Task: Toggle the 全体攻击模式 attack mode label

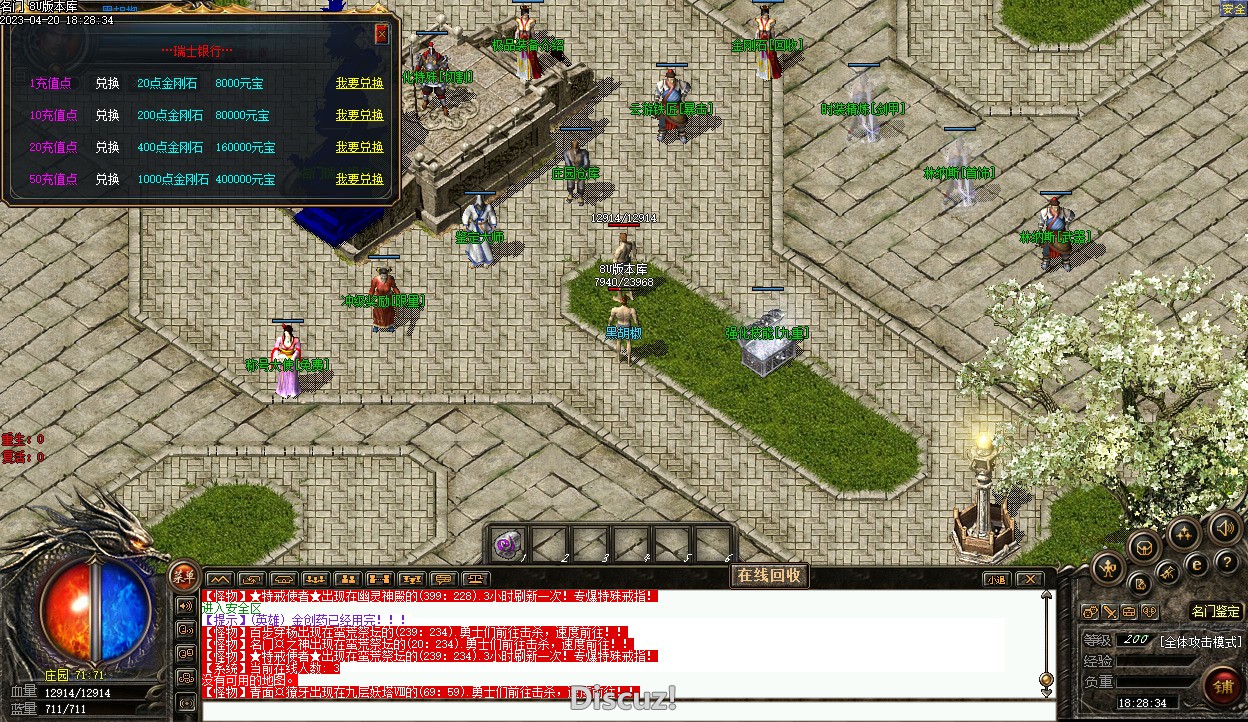Action: tap(1200, 641)
